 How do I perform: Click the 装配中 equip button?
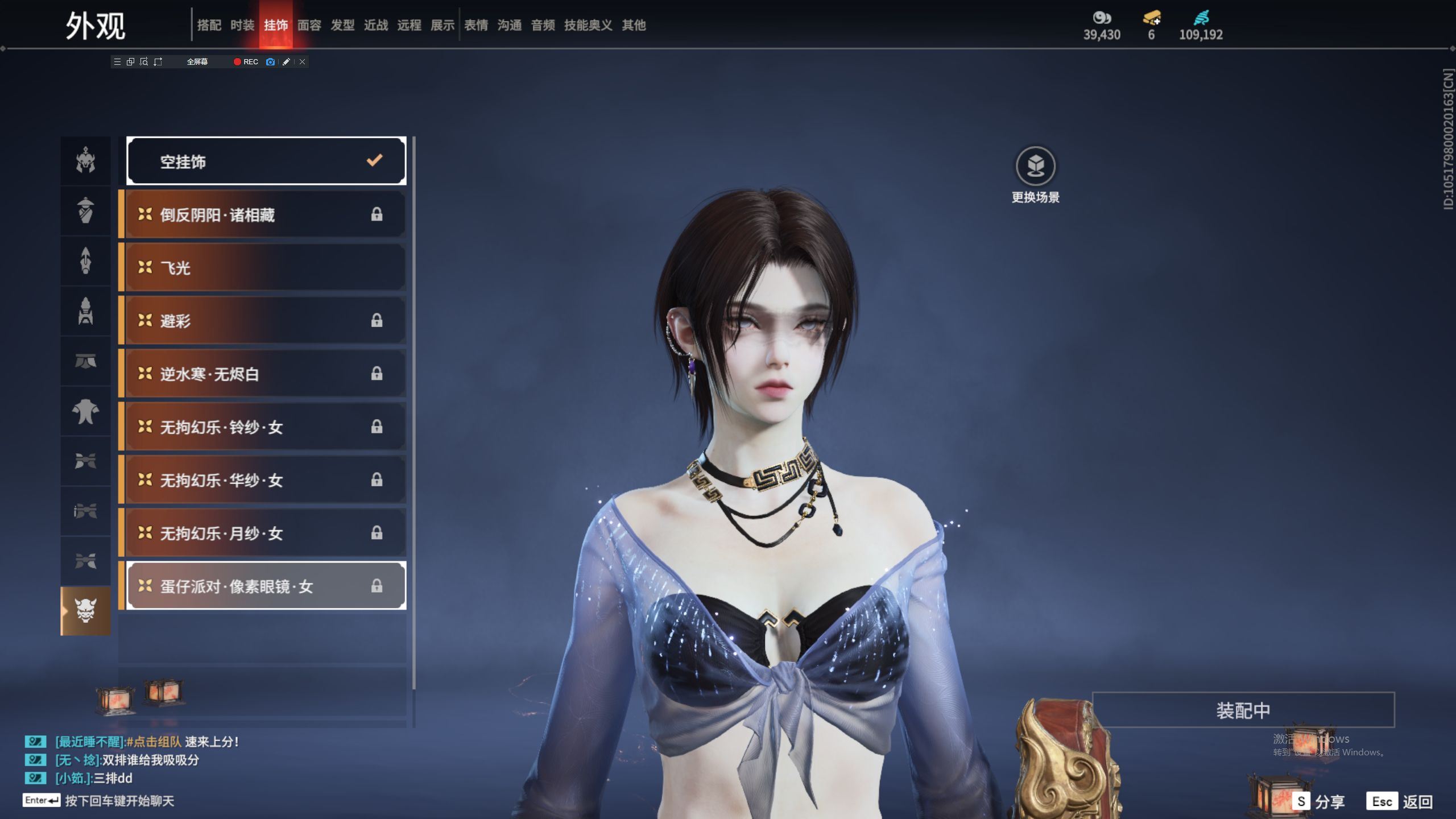(1243, 710)
